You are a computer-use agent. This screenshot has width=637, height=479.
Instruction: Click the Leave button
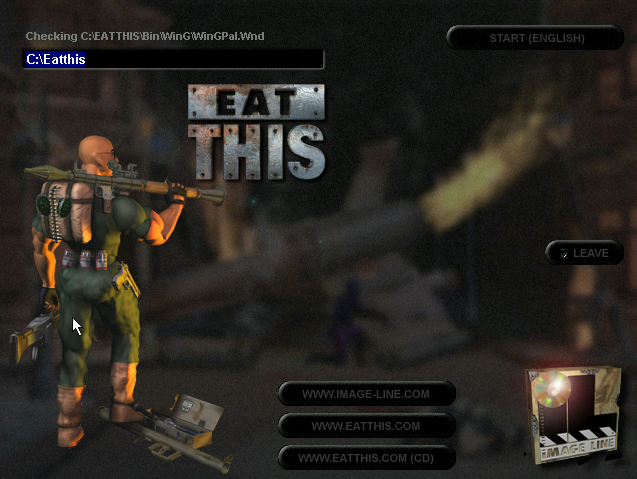[x=585, y=253]
